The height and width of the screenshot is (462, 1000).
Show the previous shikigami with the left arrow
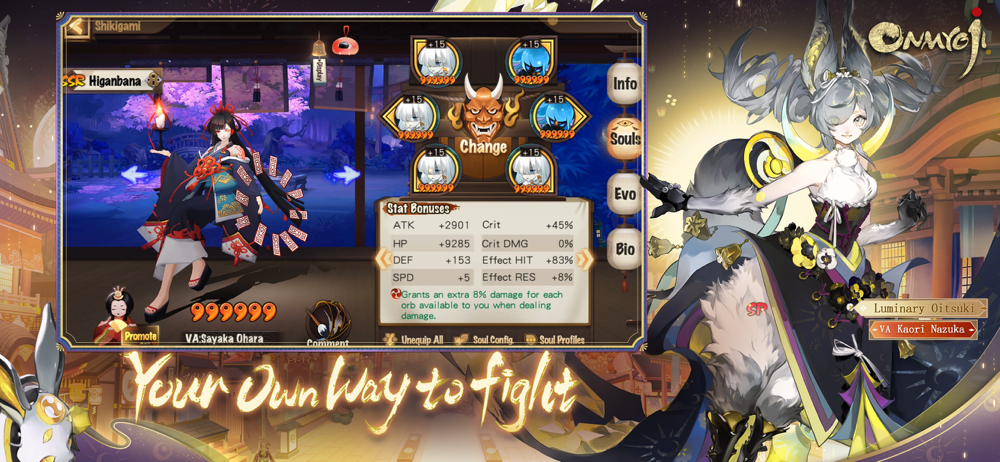pos(134,174)
